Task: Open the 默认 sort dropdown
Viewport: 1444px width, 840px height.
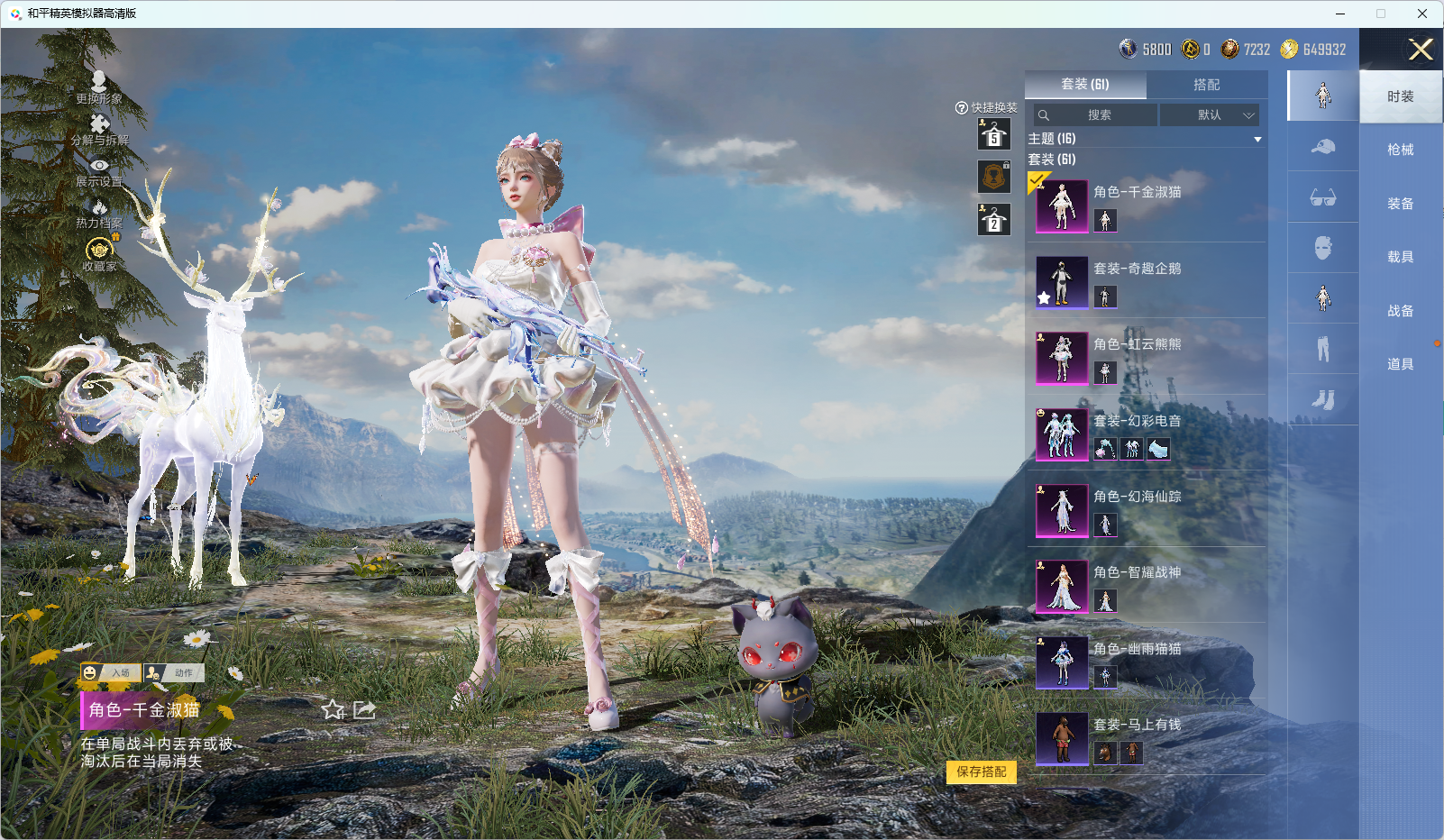Action: 1209,115
